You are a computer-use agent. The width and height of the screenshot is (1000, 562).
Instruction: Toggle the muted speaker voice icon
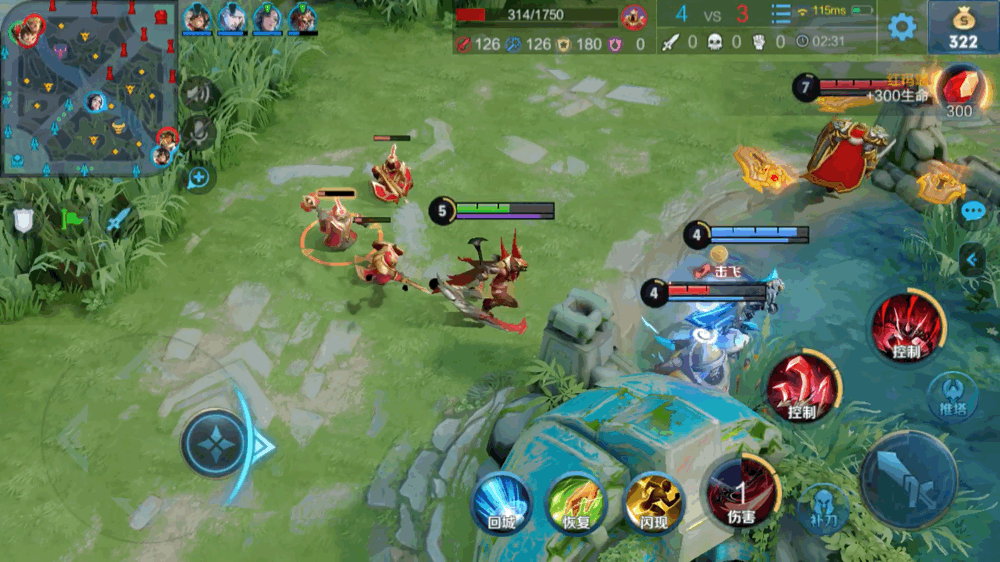199,95
